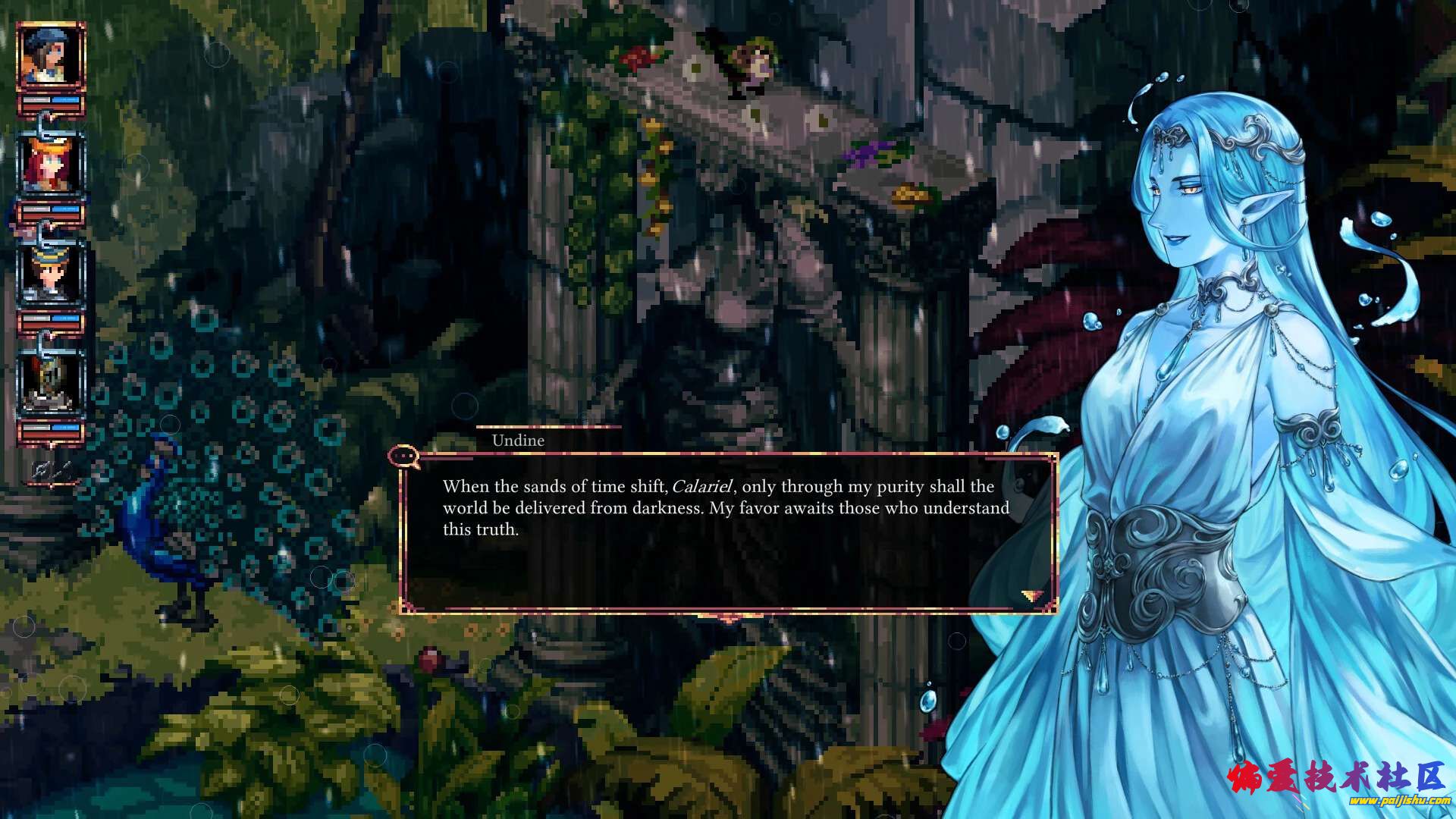Click the speech bubble icon on dialogue box
Image resolution: width=1456 pixels, height=819 pixels.
(404, 457)
